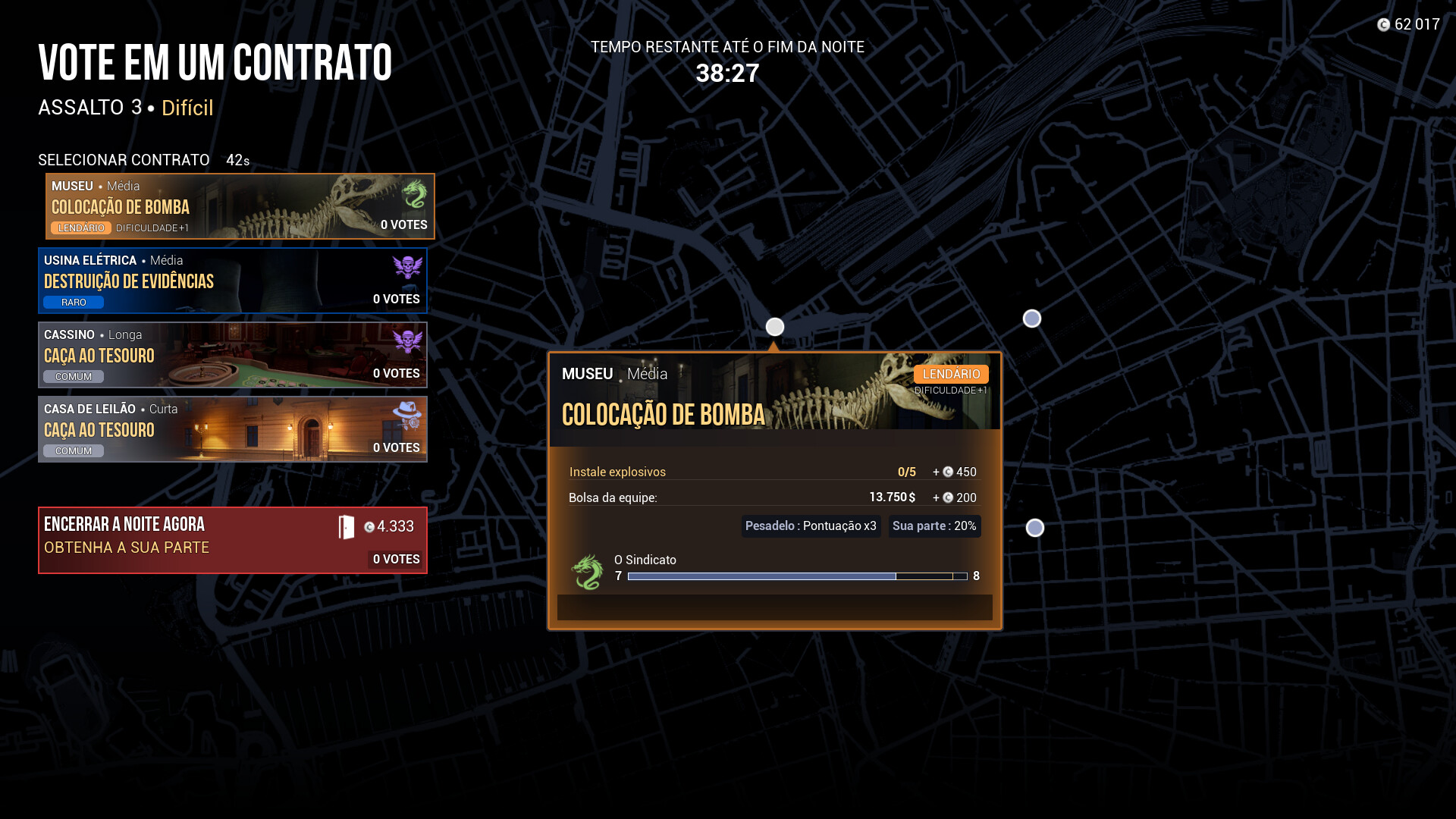Vote for Usina Elétrica Destruição de Evidências

coord(232,281)
